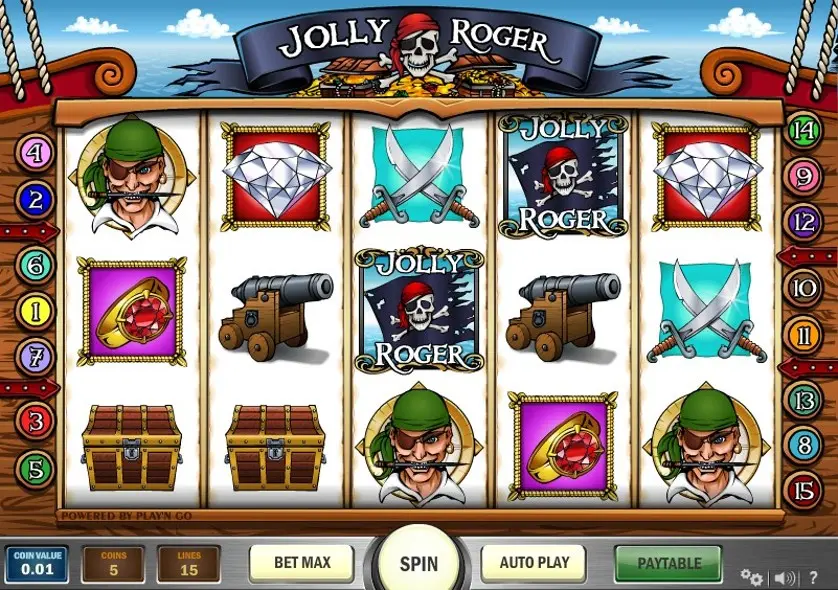This screenshot has height=590, width=838.
Task: Select payline number 15
Action: click(x=803, y=490)
